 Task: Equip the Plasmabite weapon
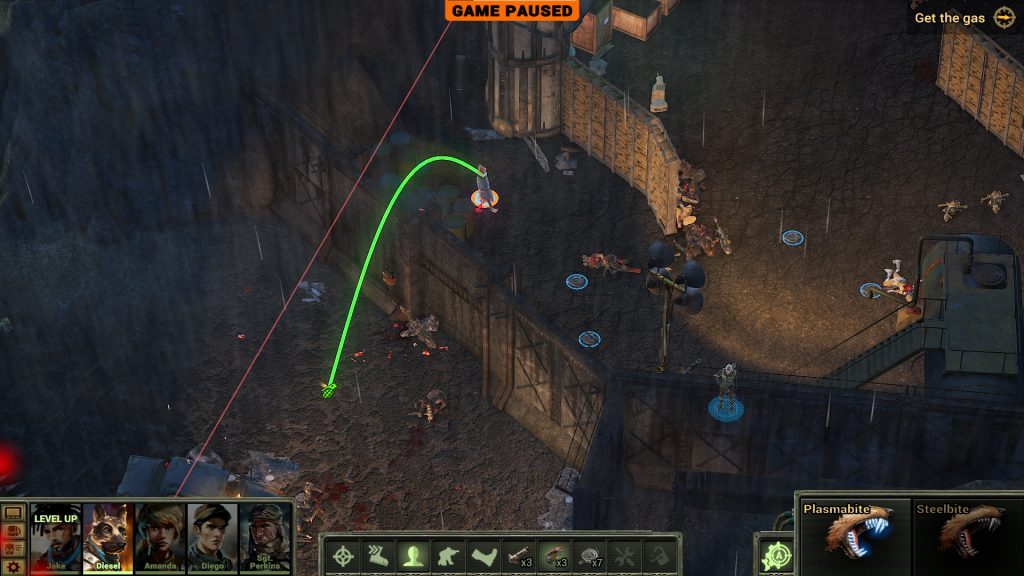point(853,535)
